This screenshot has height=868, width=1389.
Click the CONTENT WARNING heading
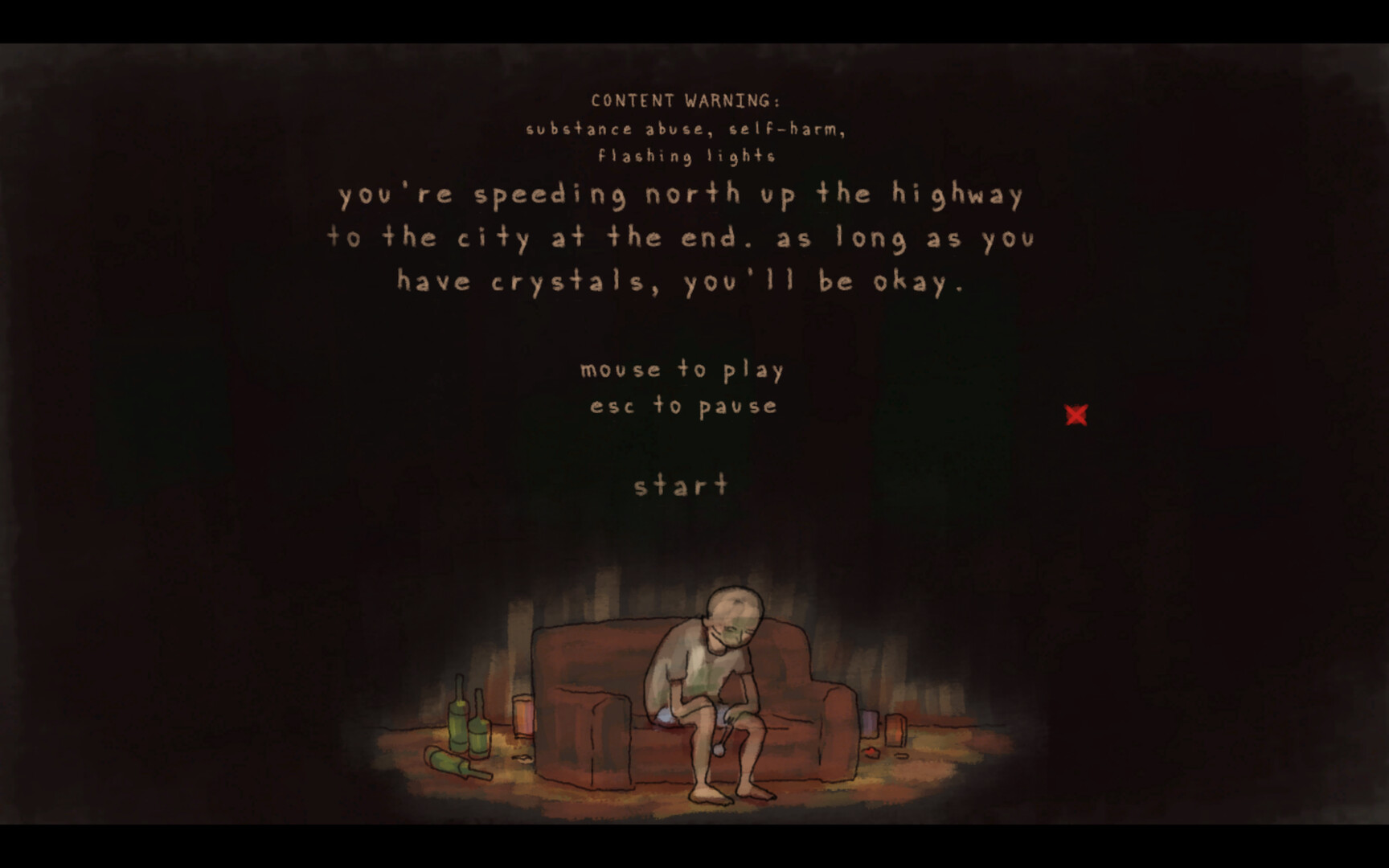685,102
